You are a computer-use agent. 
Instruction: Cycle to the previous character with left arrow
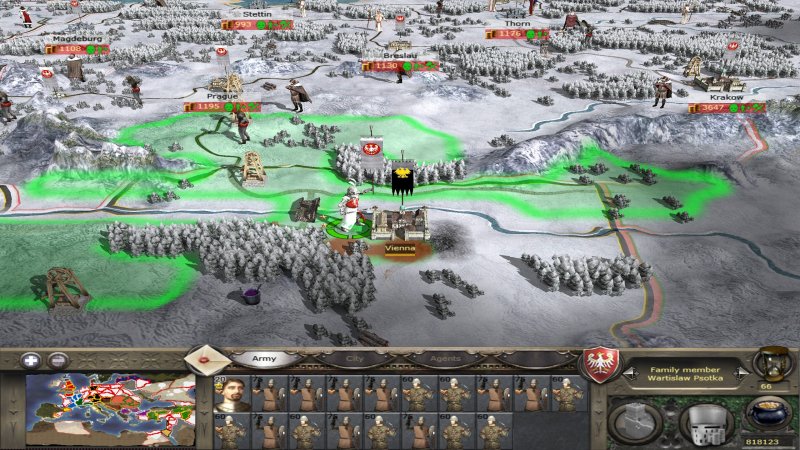pyautogui.click(x=629, y=370)
